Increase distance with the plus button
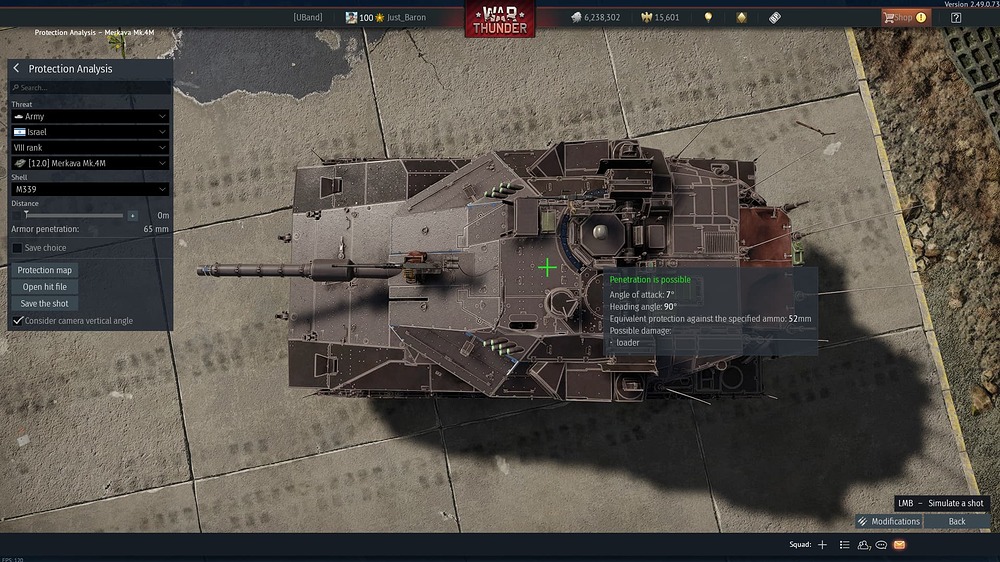Screen dimensions: 1000x562 [133, 215]
